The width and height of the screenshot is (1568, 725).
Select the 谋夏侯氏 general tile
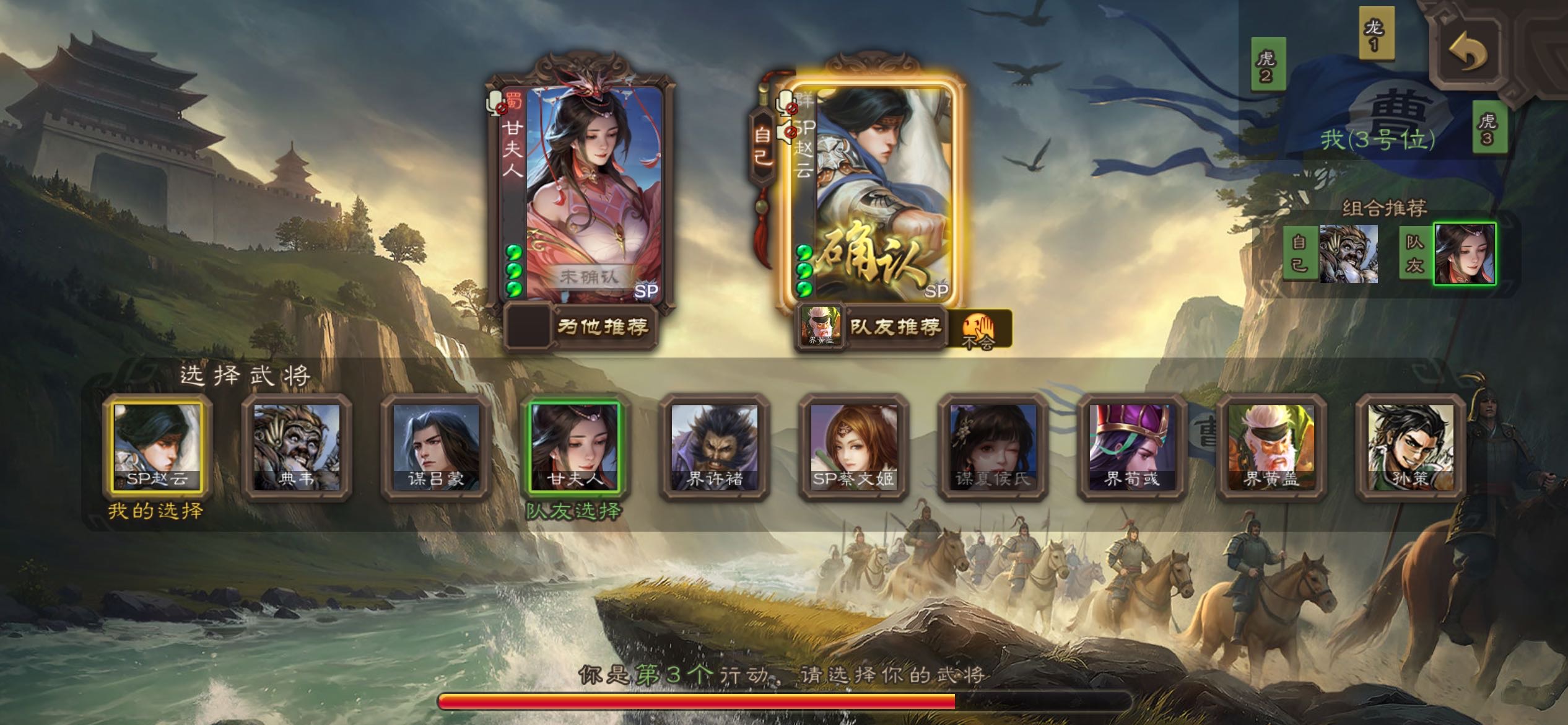point(993,446)
